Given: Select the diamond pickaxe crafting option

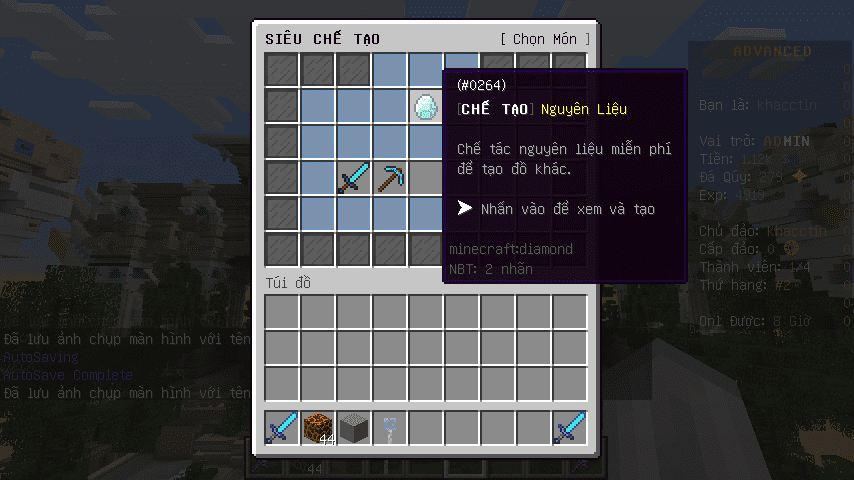Looking at the screenshot, I should pos(390,178).
